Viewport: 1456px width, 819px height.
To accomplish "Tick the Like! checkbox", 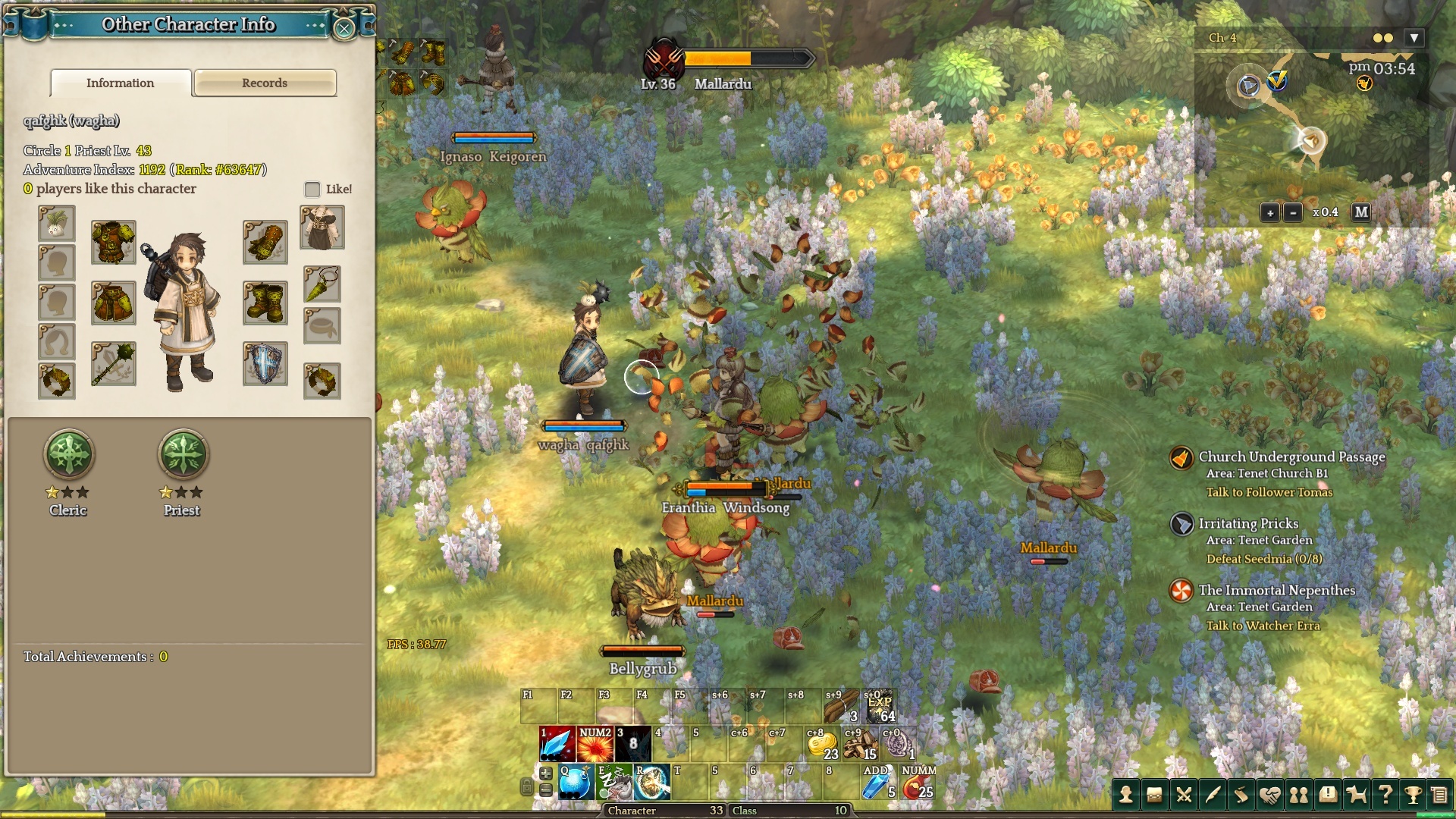I will (312, 189).
